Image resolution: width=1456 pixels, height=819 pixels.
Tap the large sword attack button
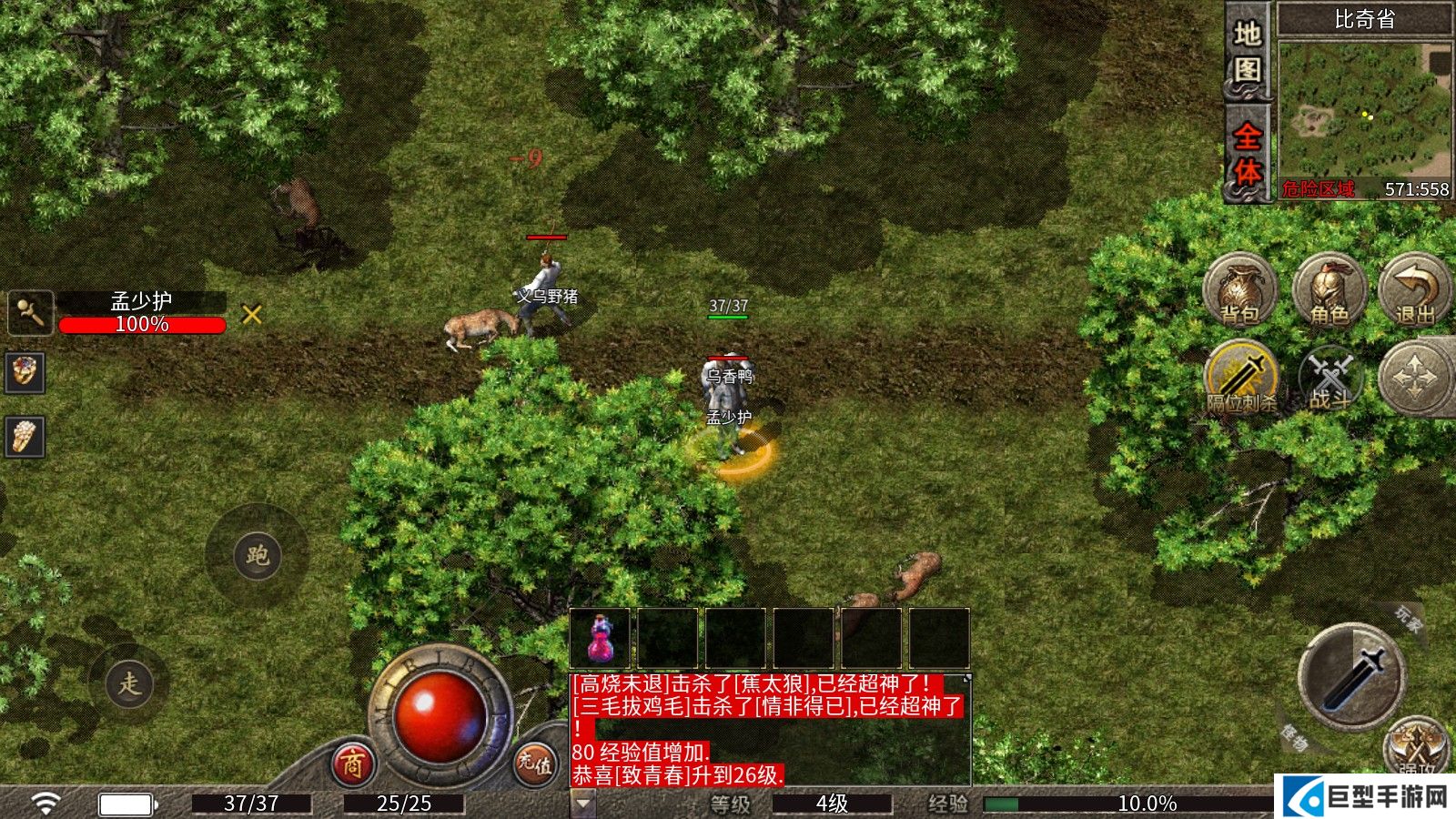tap(1352, 675)
